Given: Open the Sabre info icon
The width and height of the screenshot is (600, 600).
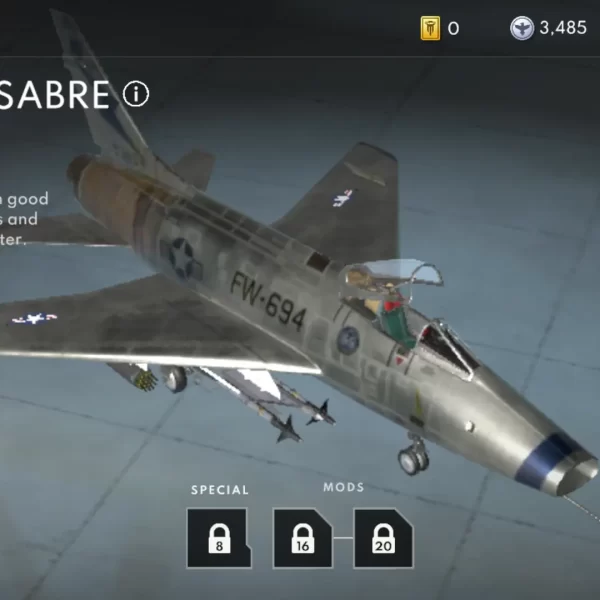Looking at the screenshot, I should [135, 94].
